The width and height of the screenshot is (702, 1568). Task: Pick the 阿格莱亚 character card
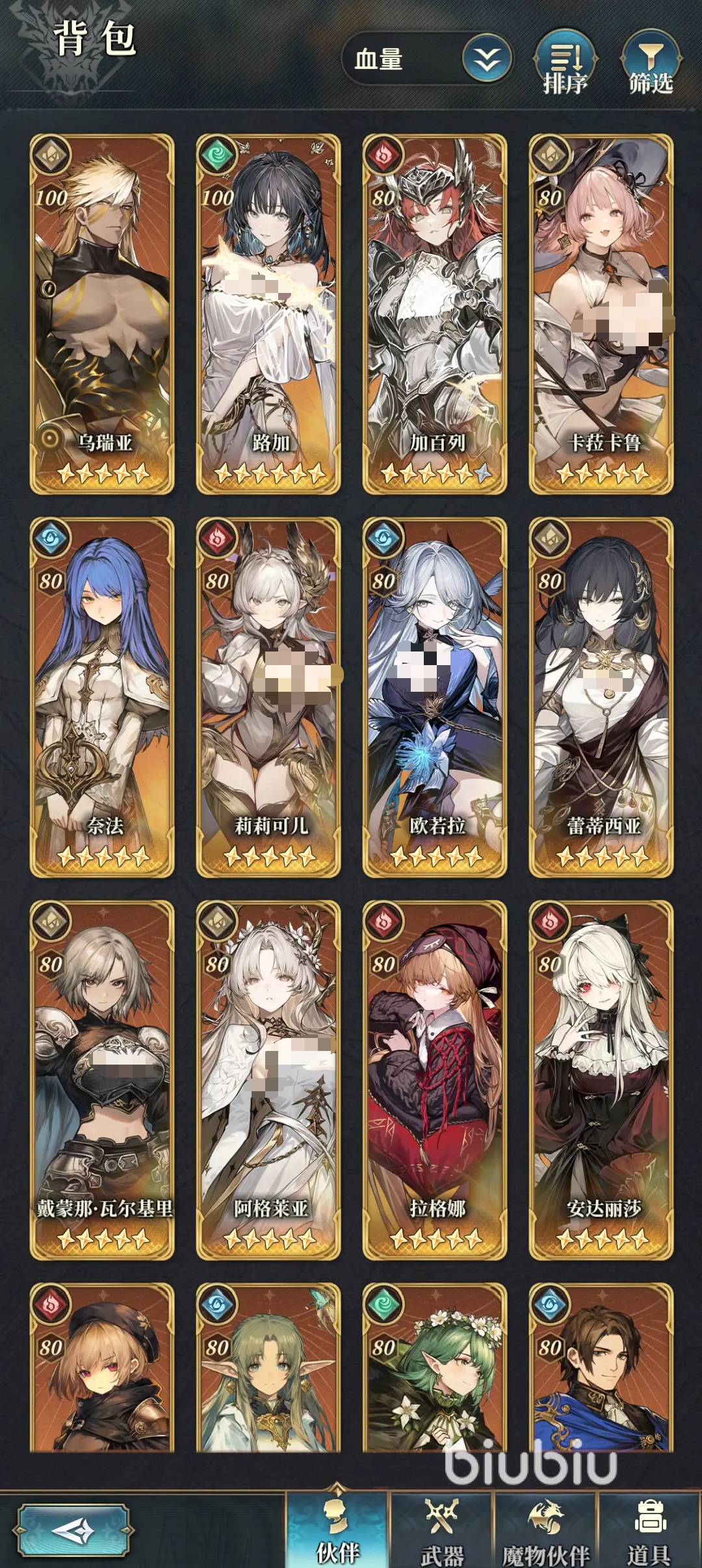coord(268,1080)
